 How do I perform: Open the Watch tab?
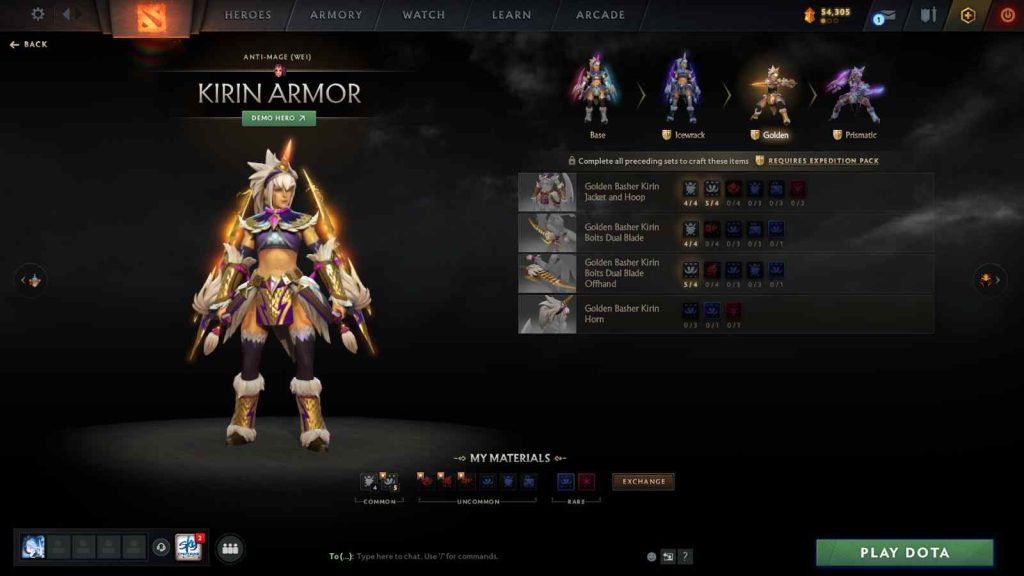tap(424, 15)
